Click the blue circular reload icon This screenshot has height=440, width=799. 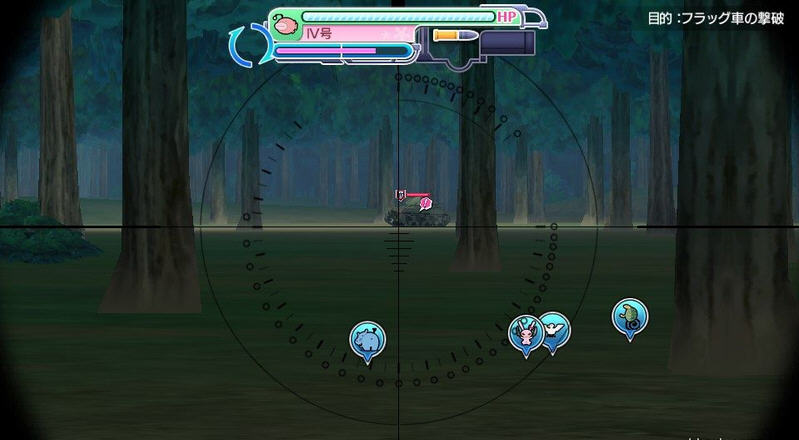click(246, 46)
